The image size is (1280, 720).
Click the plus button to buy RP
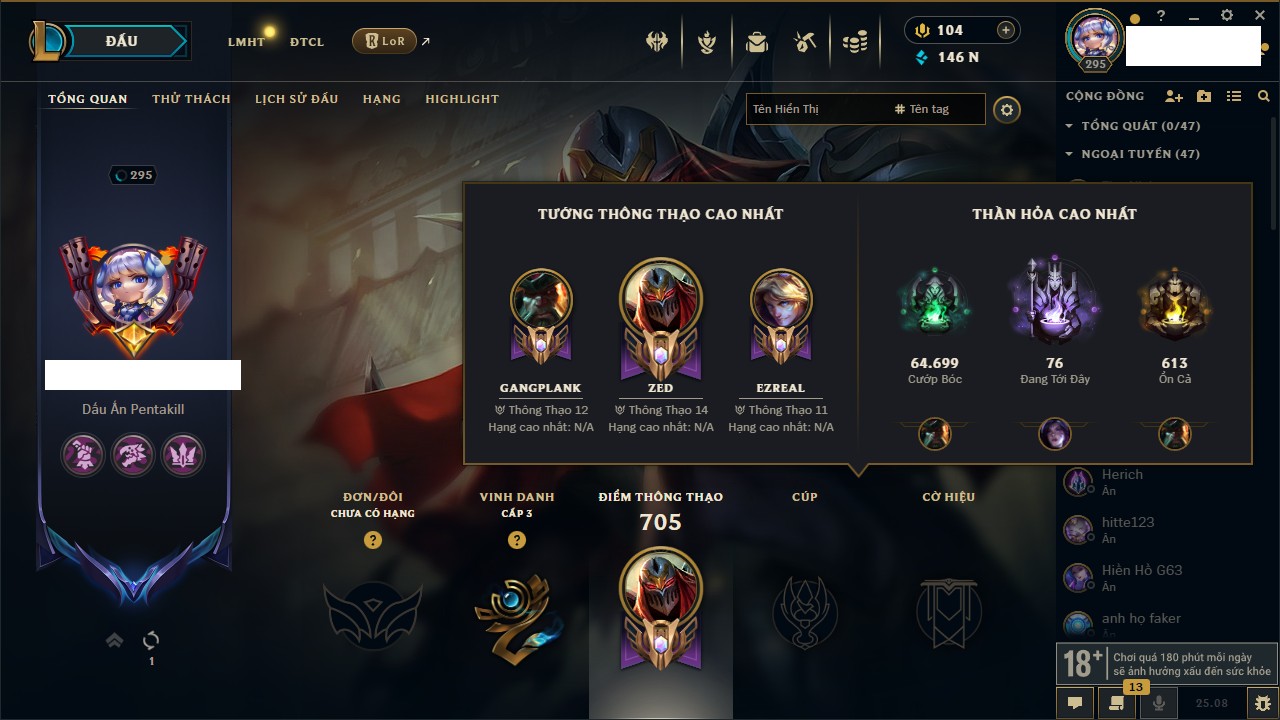click(x=1005, y=30)
